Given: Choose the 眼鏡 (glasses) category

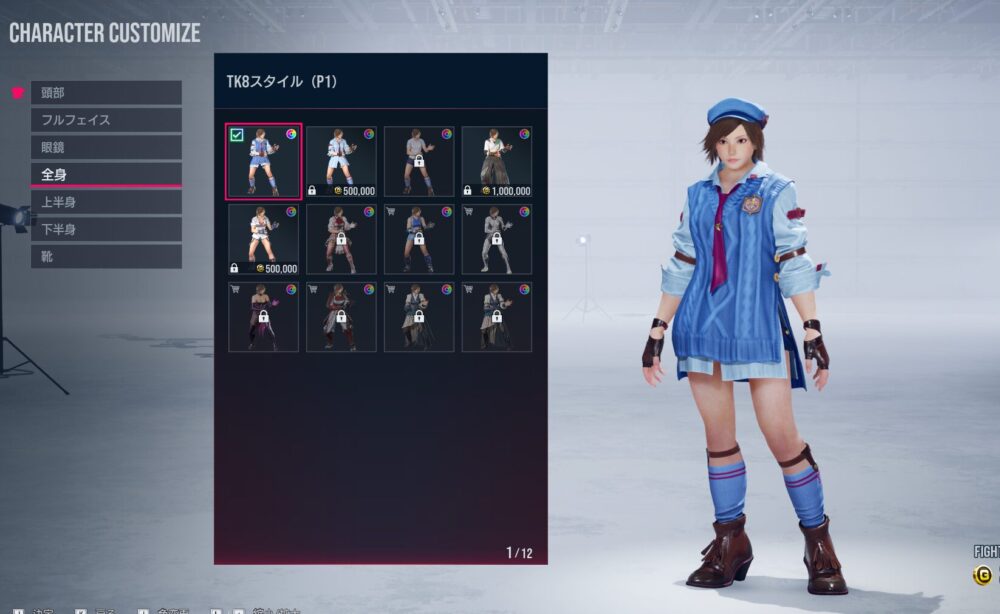Looking at the screenshot, I should pyautogui.click(x=106, y=147).
